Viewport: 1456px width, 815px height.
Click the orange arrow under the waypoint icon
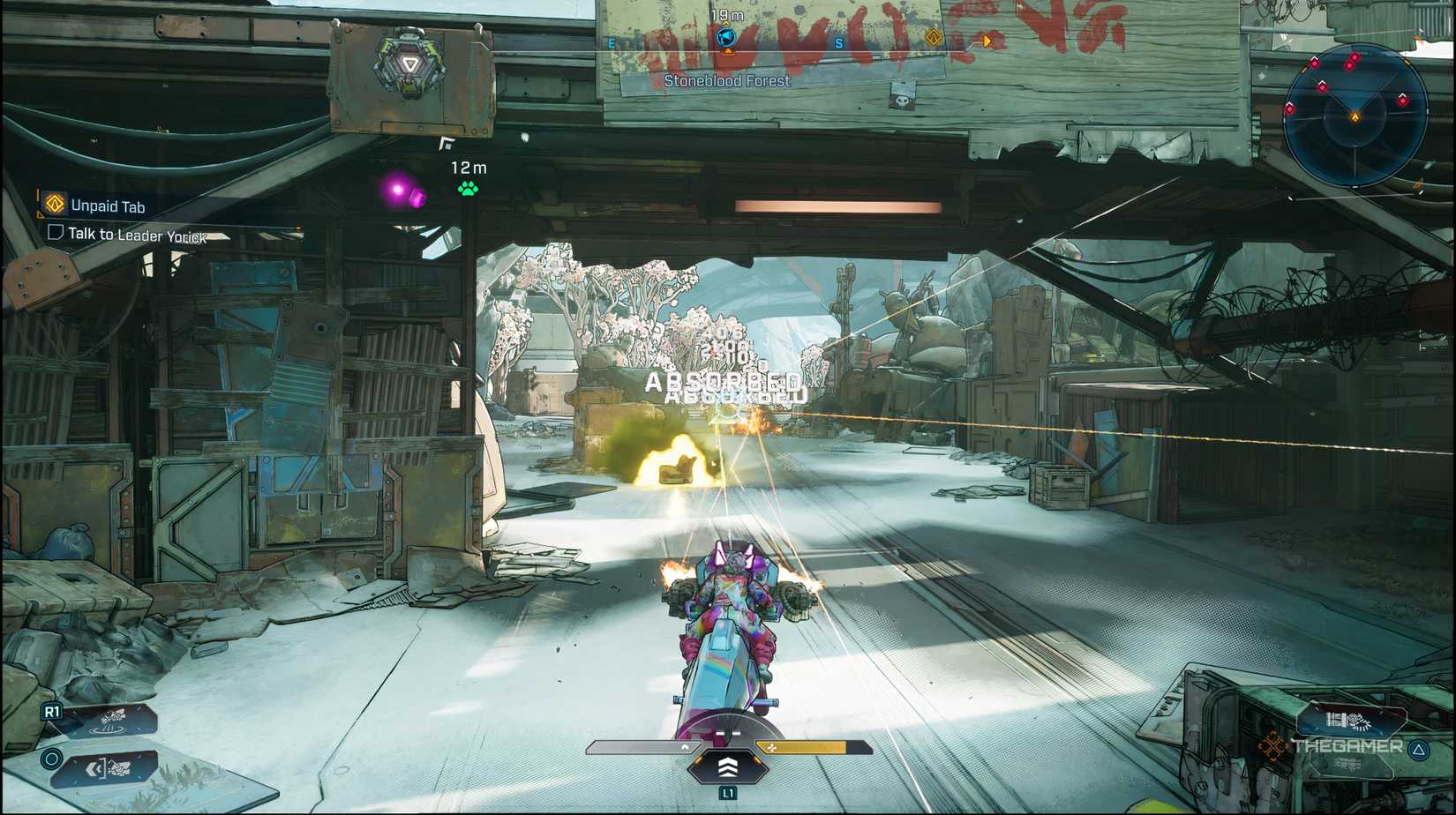point(727,51)
